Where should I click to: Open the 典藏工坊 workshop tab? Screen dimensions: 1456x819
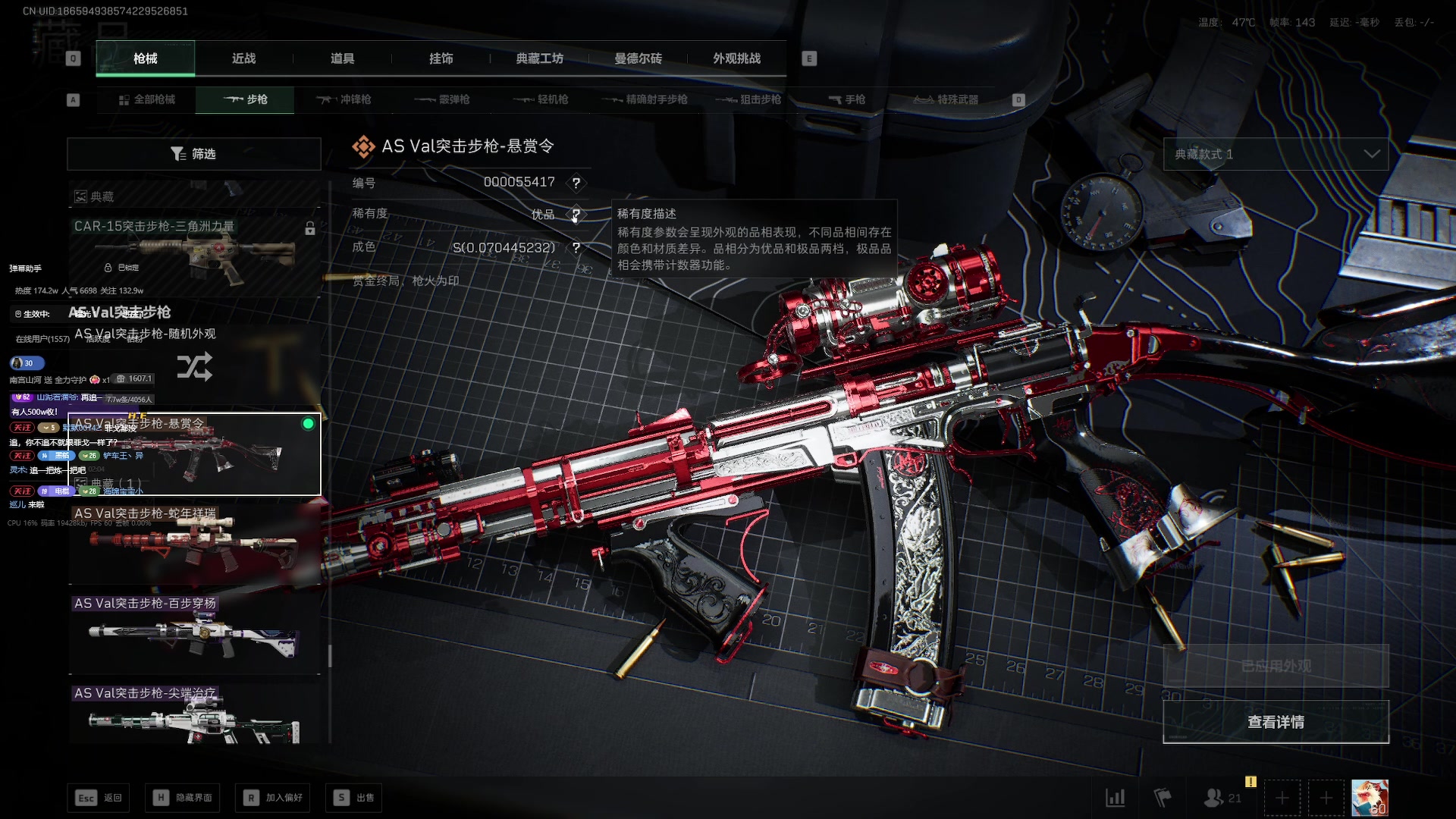(x=539, y=58)
